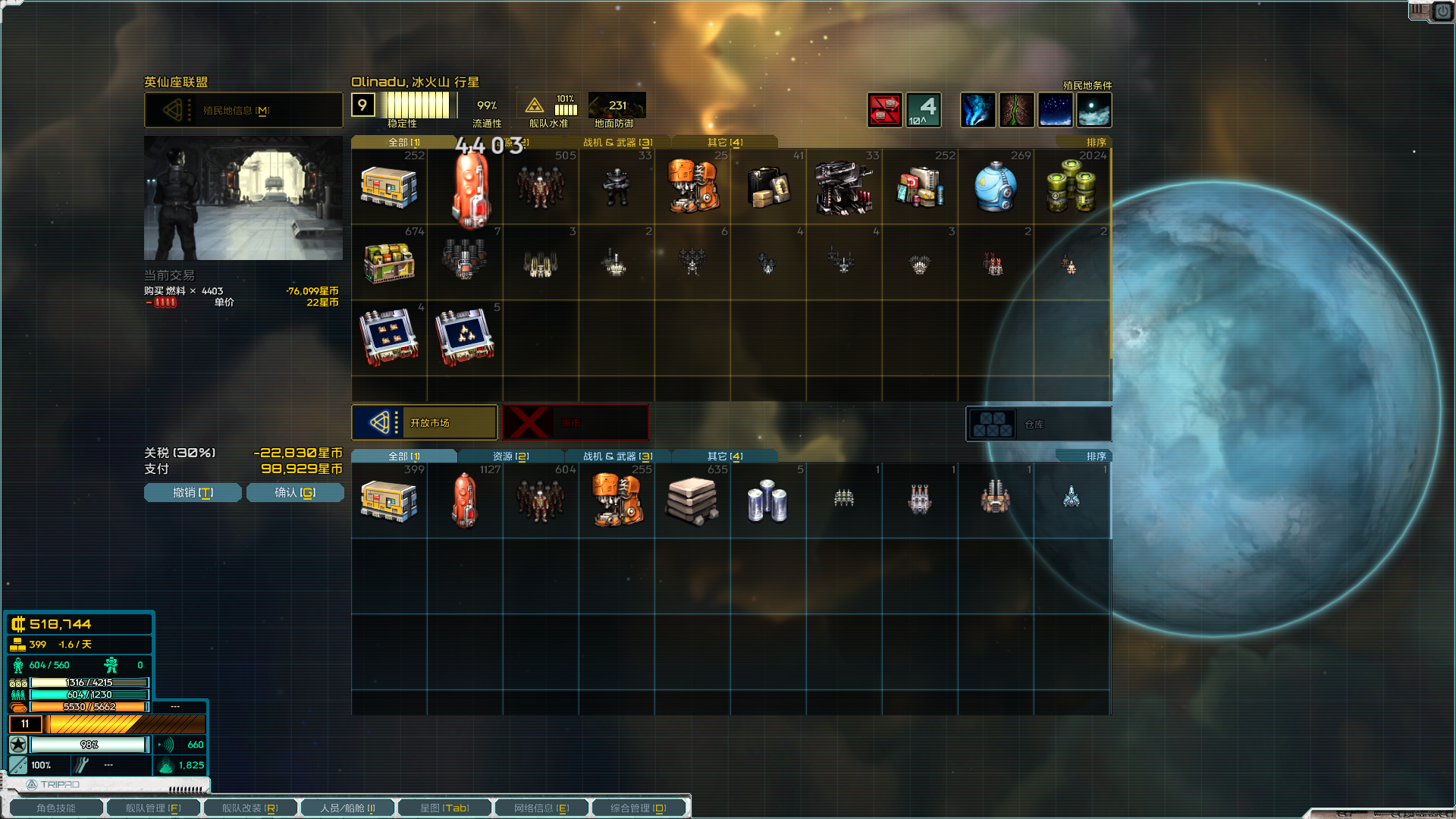1456x819 pixels.
Task: Enable the 开放市场 open market mode
Action: [x=425, y=422]
